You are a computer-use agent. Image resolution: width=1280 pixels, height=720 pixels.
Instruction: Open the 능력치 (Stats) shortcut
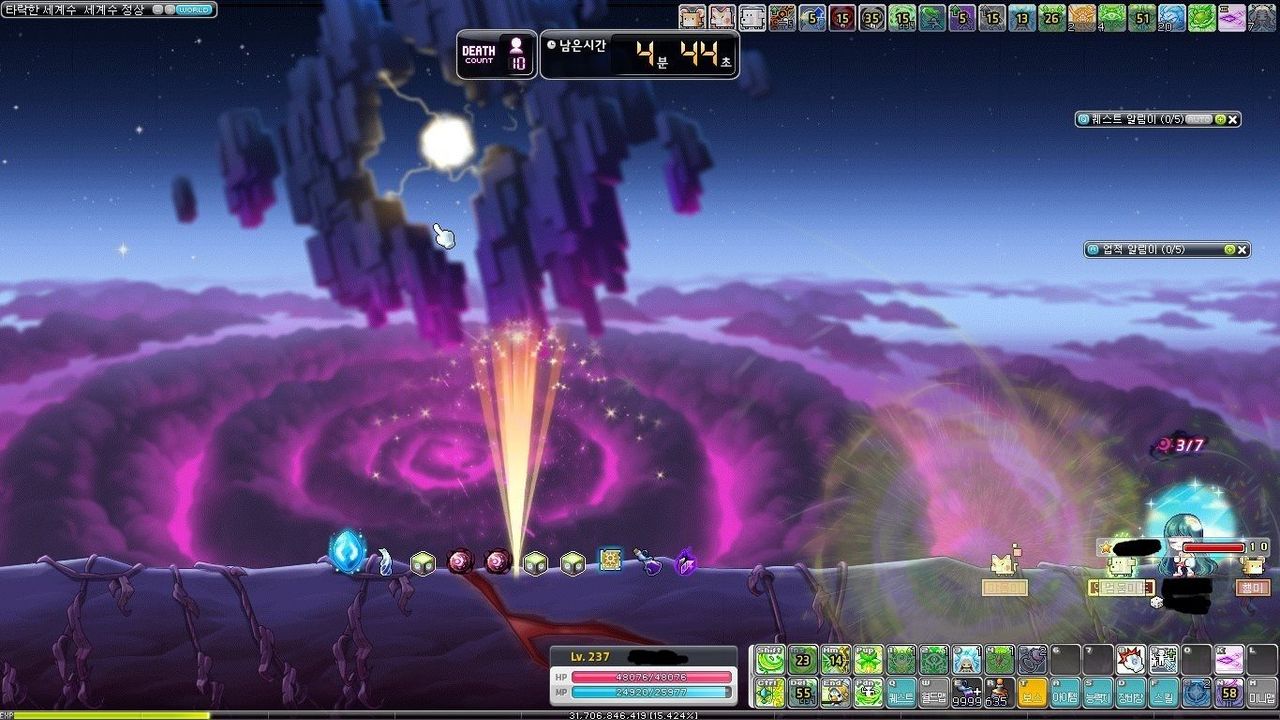coord(1098,693)
